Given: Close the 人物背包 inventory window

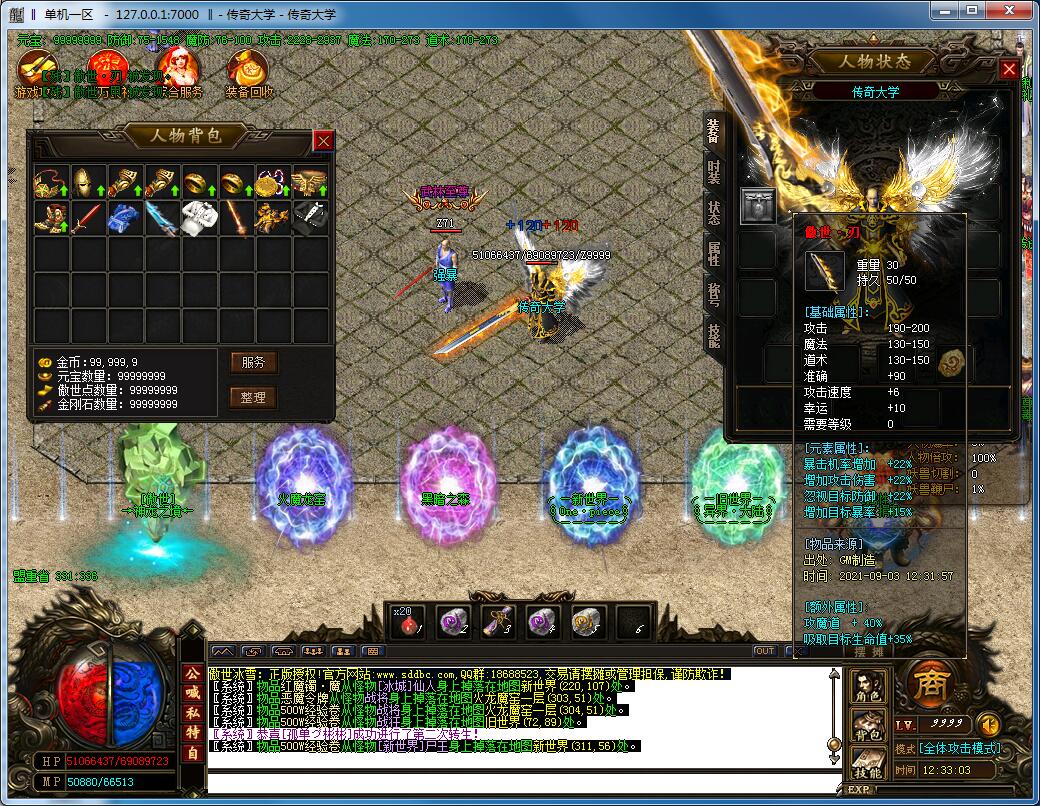Looking at the screenshot, I should point(323,141).
